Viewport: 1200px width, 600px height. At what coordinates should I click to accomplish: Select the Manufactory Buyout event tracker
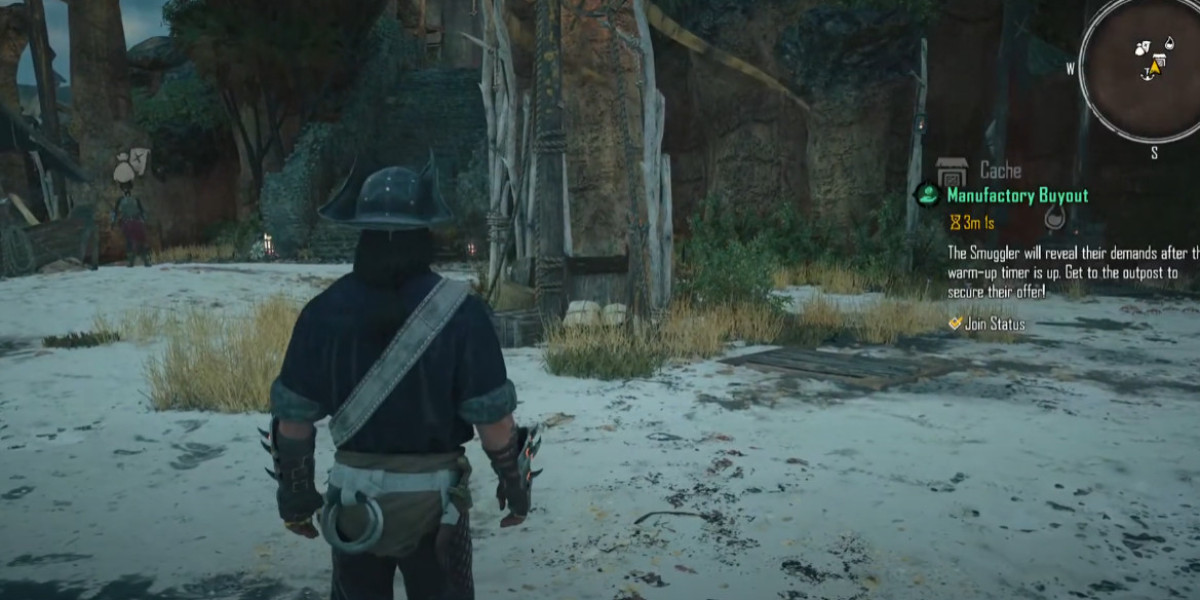(x=1017, y=196)
